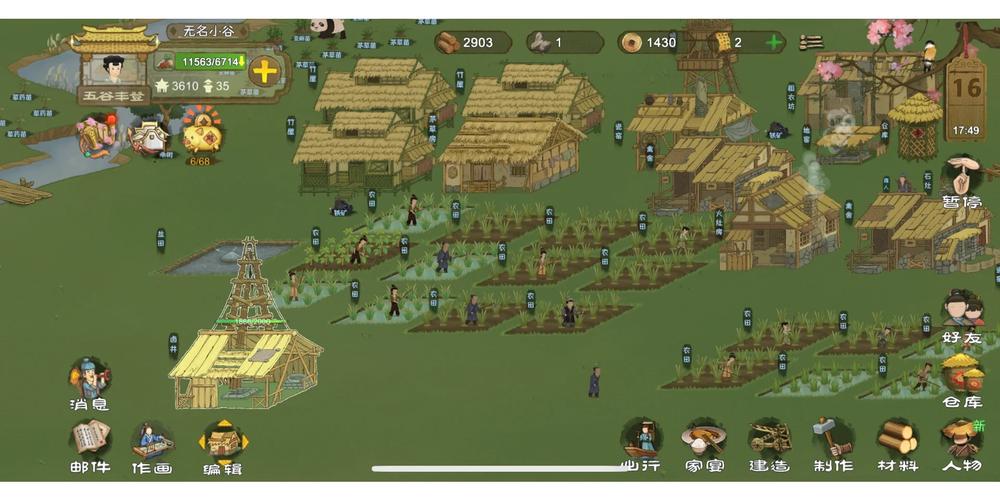Open the 制作 crafting menu

pos(832,443)
